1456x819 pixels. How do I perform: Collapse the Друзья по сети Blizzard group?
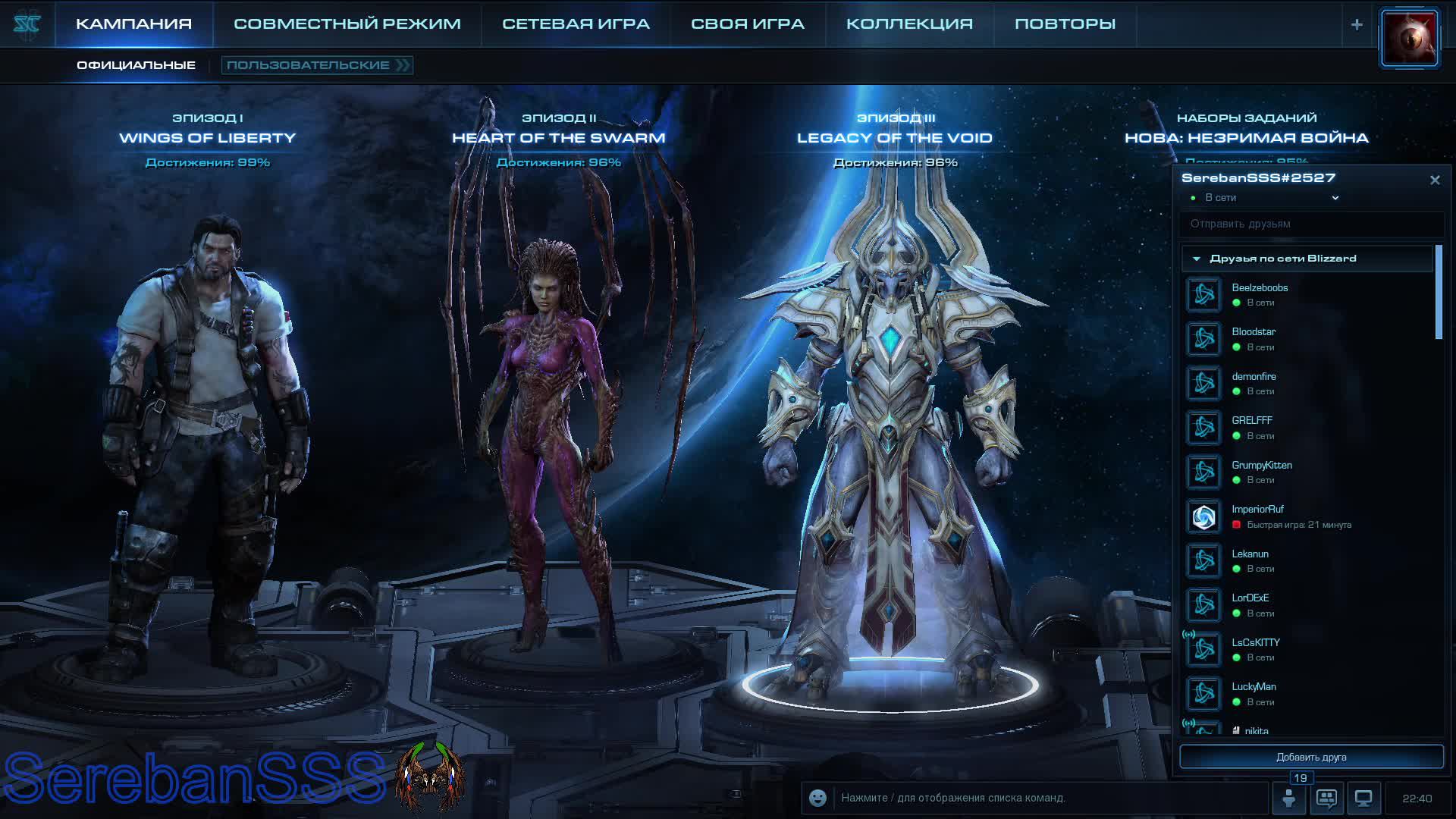pyautogui.click(x=1197, y=259)
